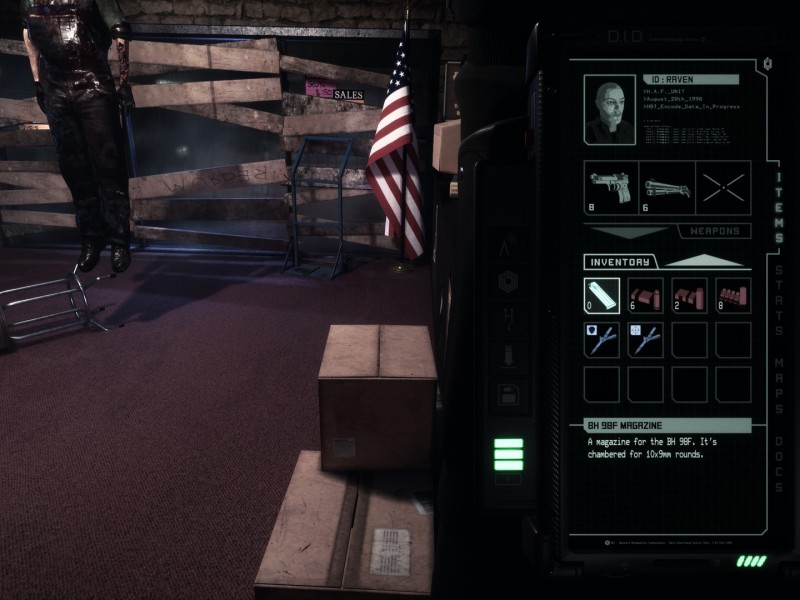Viewport: 800px width, 600px height.
Task: Click the INVENTORY section header
Action: pyautogui.click(x=620, y=262)
